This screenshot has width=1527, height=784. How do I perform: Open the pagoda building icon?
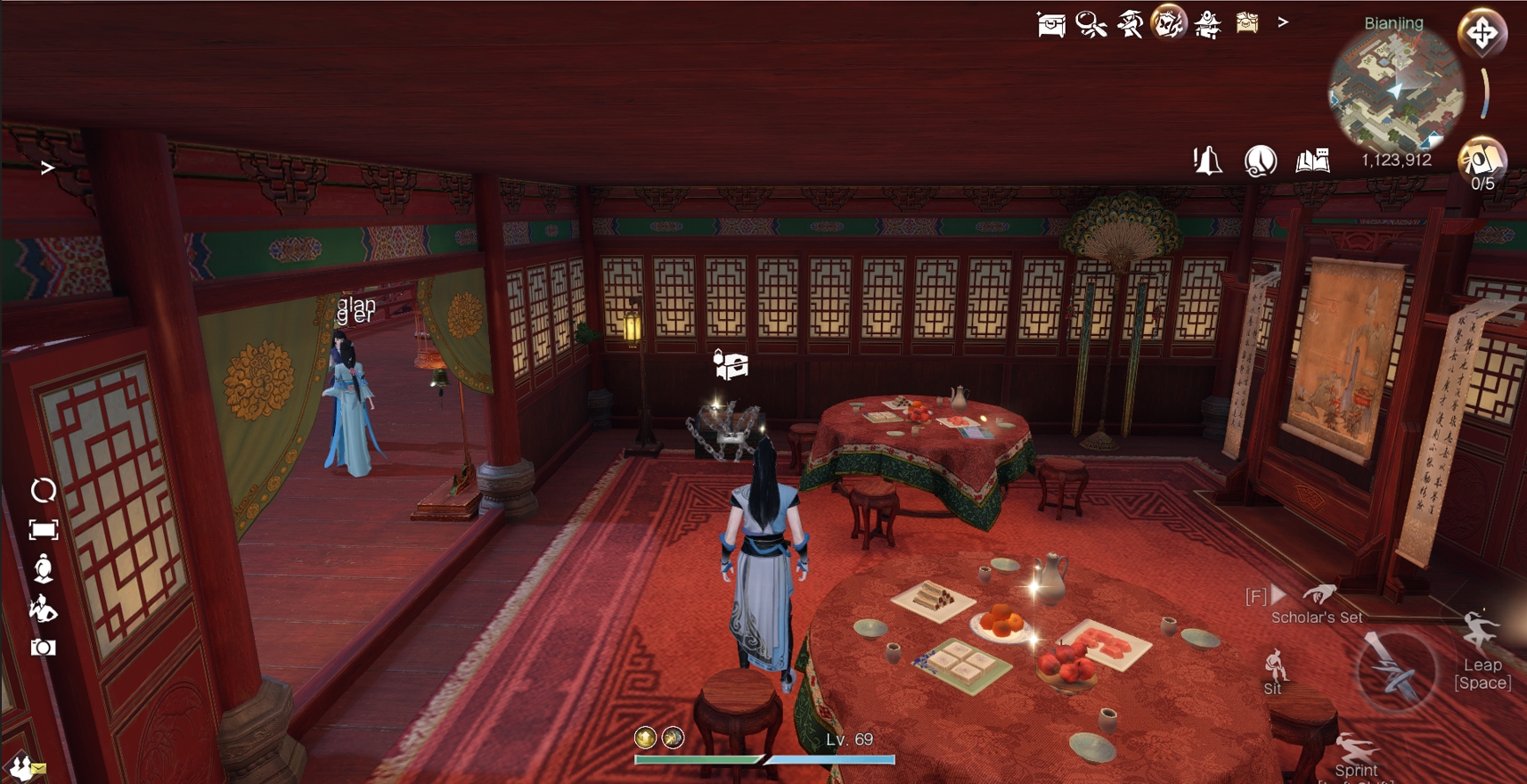1207,24
